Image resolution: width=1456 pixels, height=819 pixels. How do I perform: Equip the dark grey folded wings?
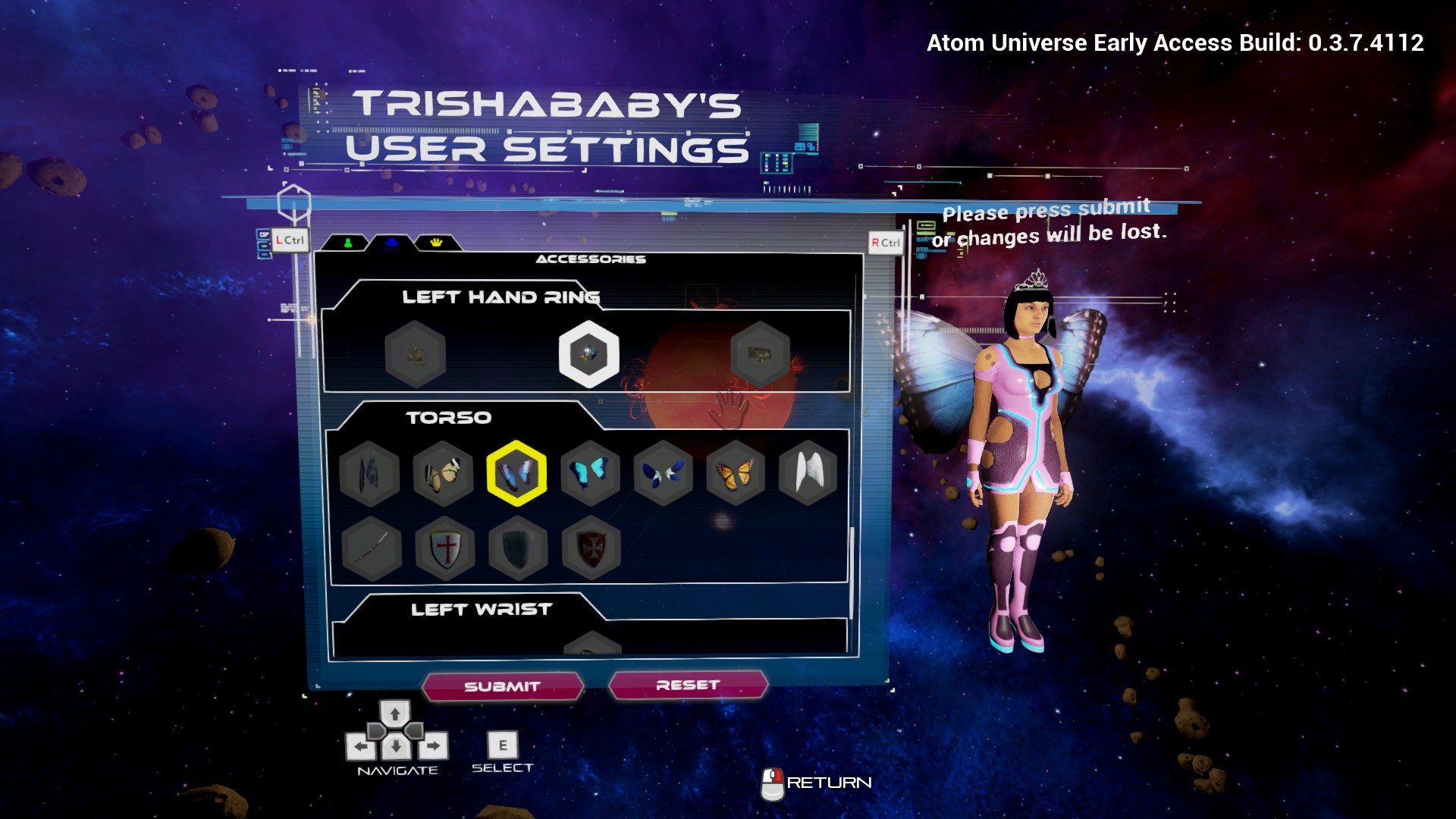[370, 474]
